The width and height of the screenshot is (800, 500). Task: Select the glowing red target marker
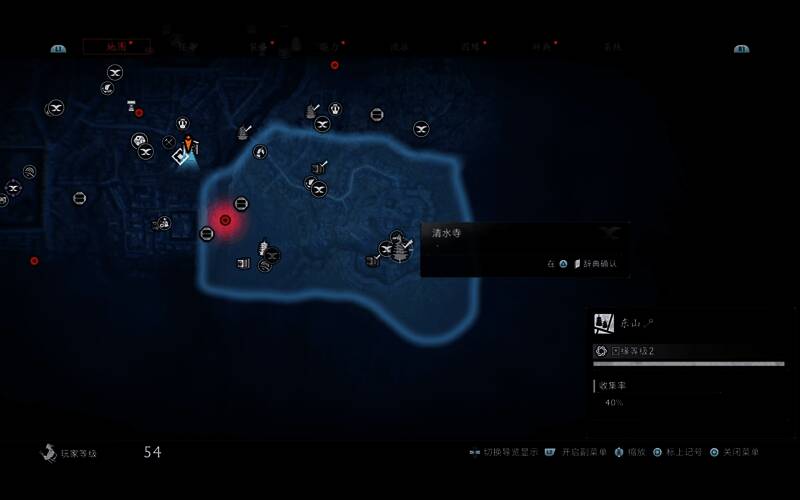tap(225, 220)
